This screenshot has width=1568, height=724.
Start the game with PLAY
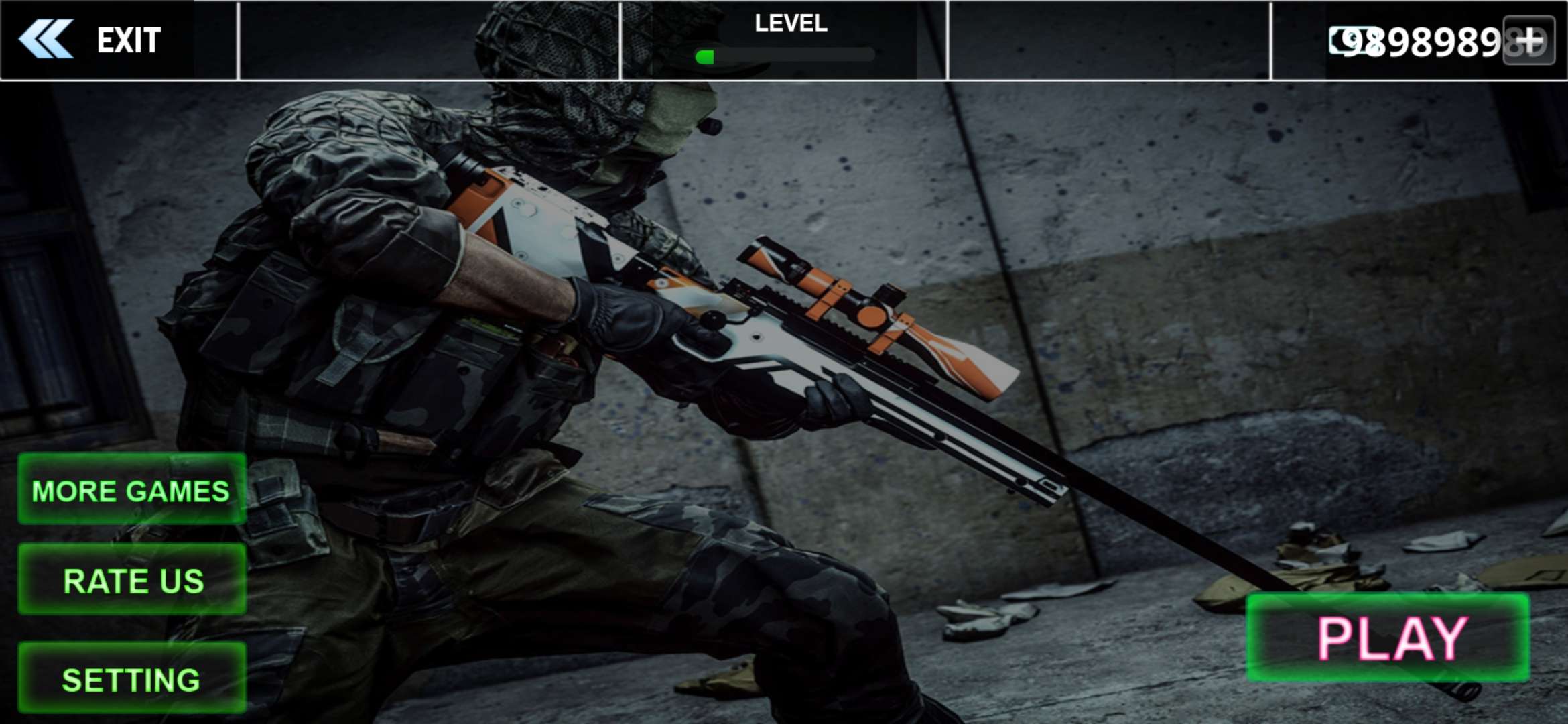tap(1388, 638)
